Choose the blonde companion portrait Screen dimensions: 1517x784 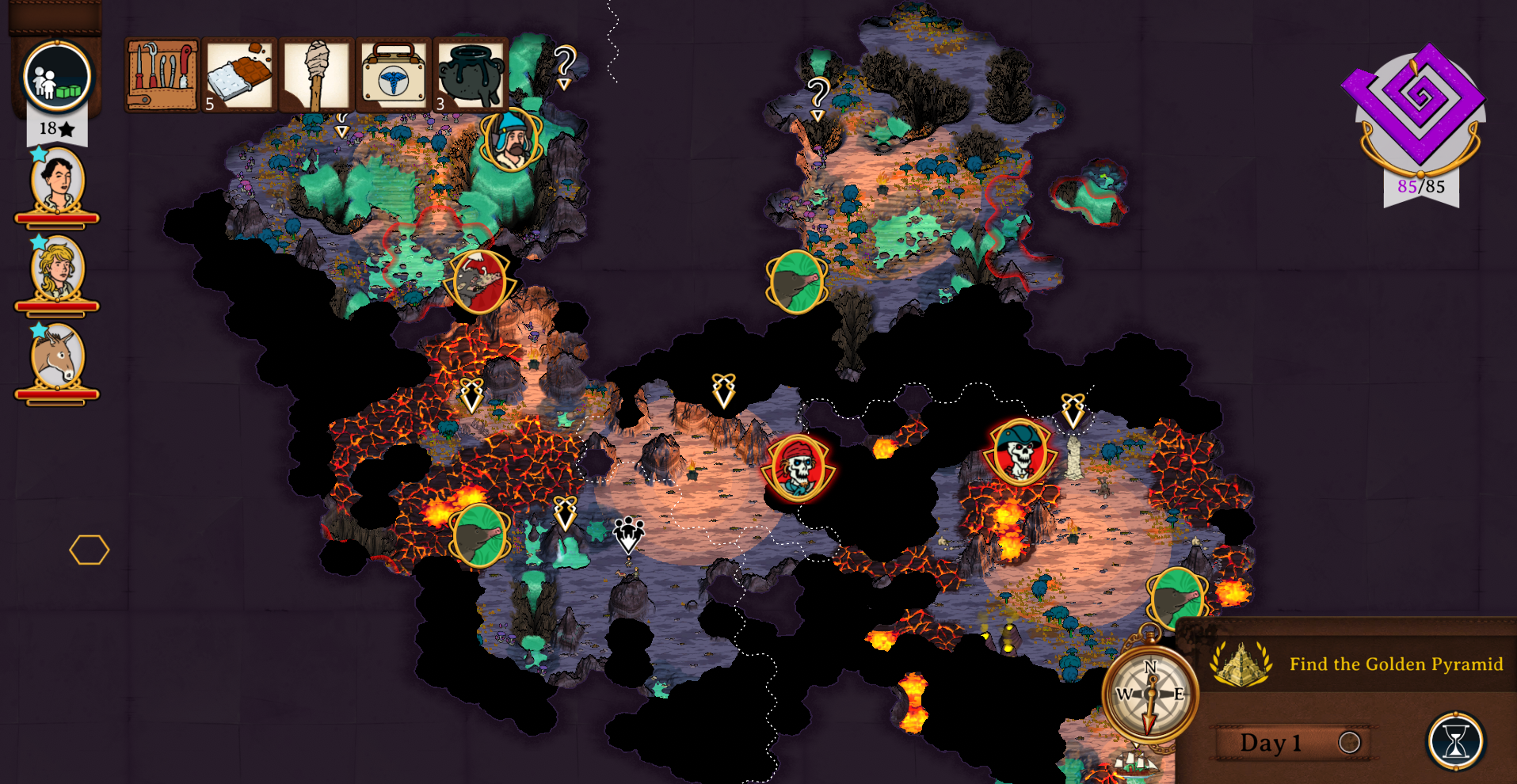(57, 269)
